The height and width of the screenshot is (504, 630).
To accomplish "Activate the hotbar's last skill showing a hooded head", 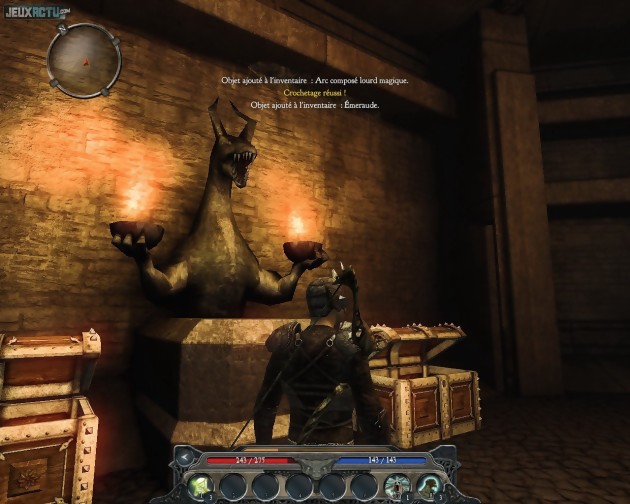I will pos(429,486).
